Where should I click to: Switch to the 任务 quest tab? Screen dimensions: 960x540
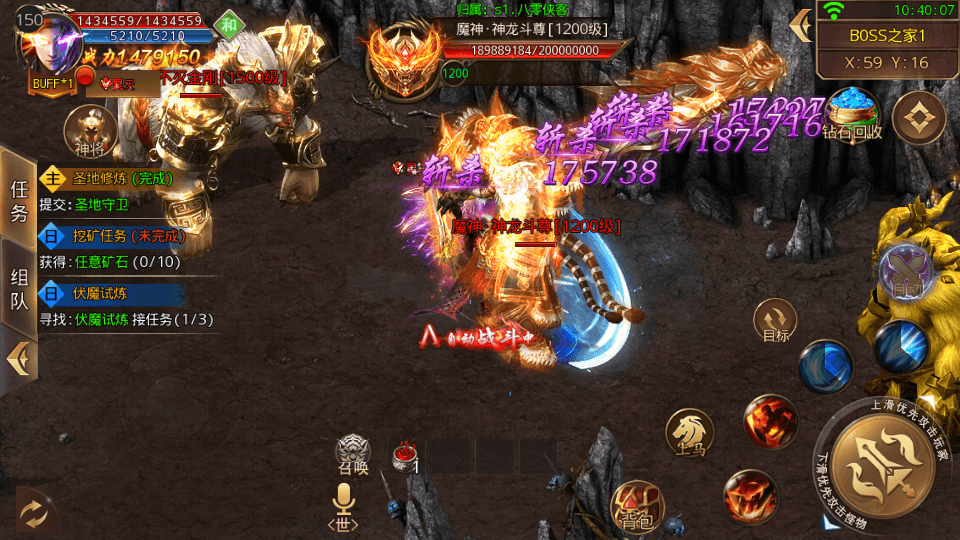tap(19, 199)
